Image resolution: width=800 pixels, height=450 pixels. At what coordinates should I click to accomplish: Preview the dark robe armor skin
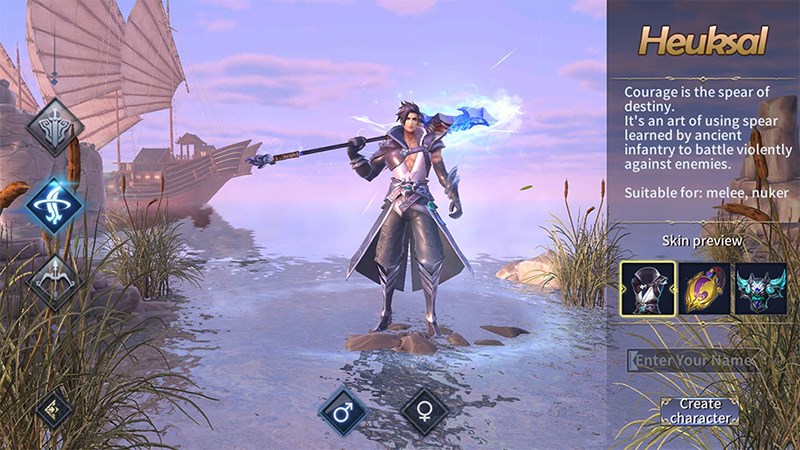[647, 288]
